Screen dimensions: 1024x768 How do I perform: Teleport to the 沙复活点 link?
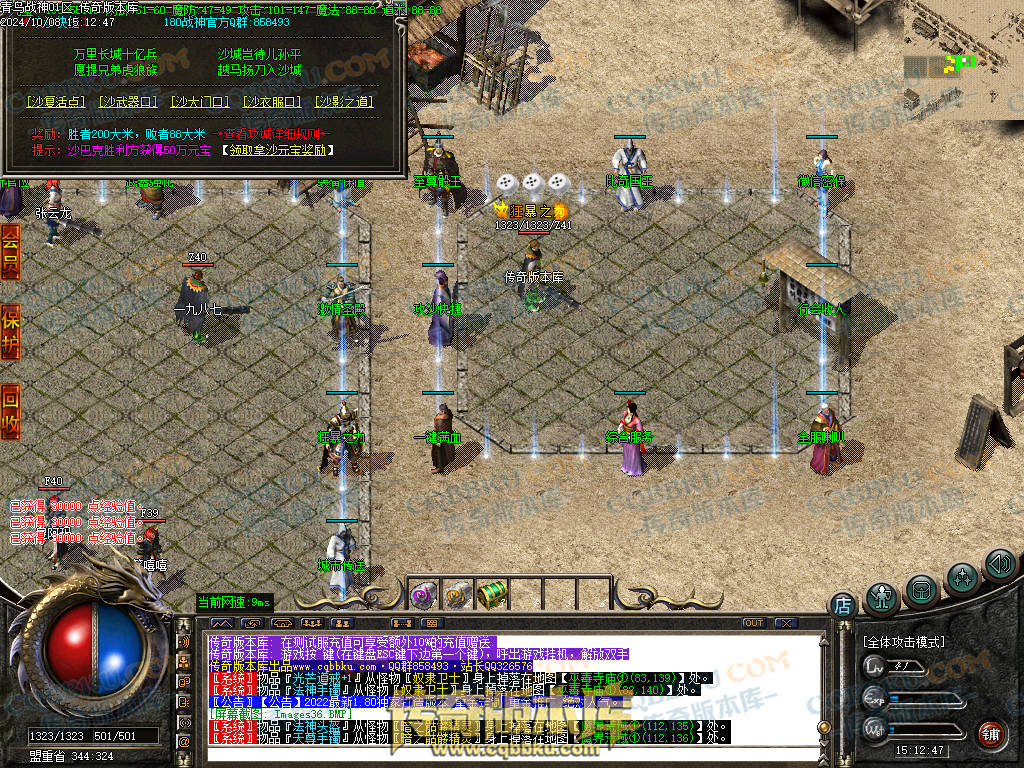coord(57,102)
